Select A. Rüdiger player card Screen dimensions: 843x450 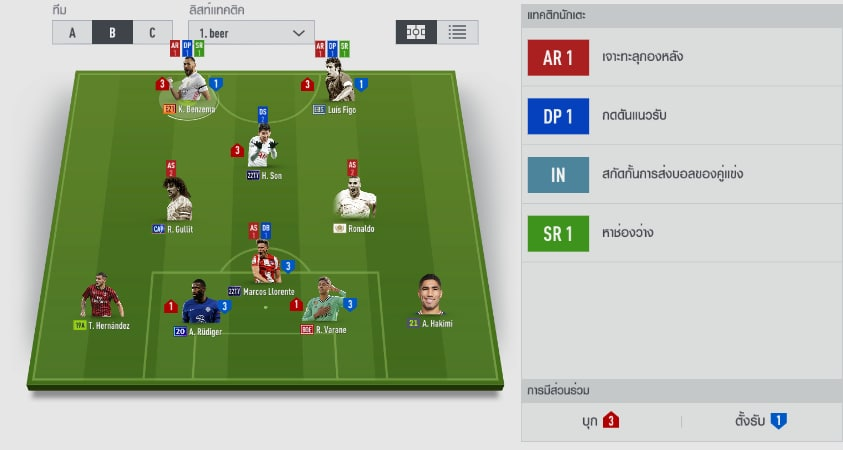click(200, 305)
